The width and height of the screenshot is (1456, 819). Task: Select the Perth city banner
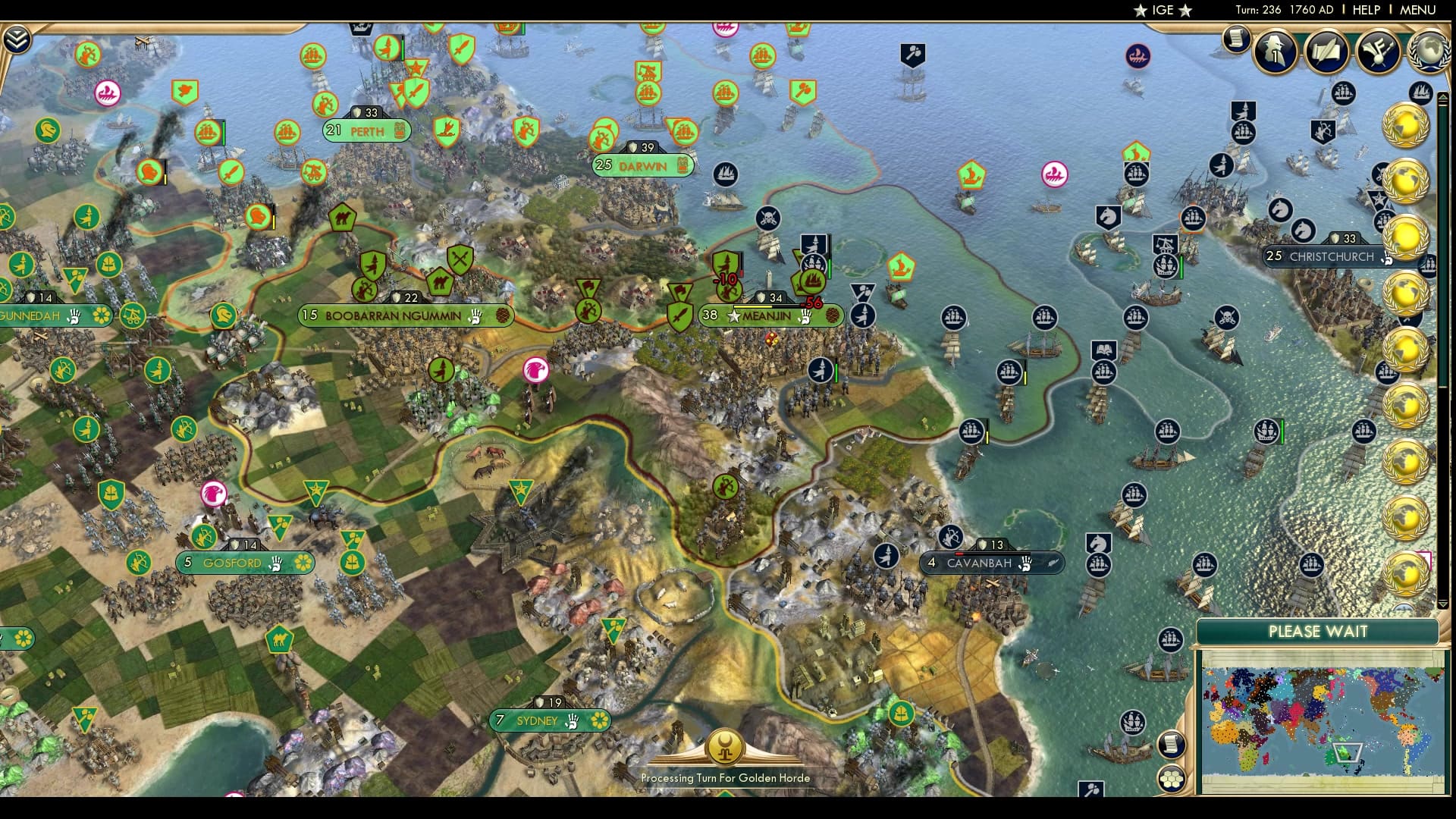[x=366, y=130]
